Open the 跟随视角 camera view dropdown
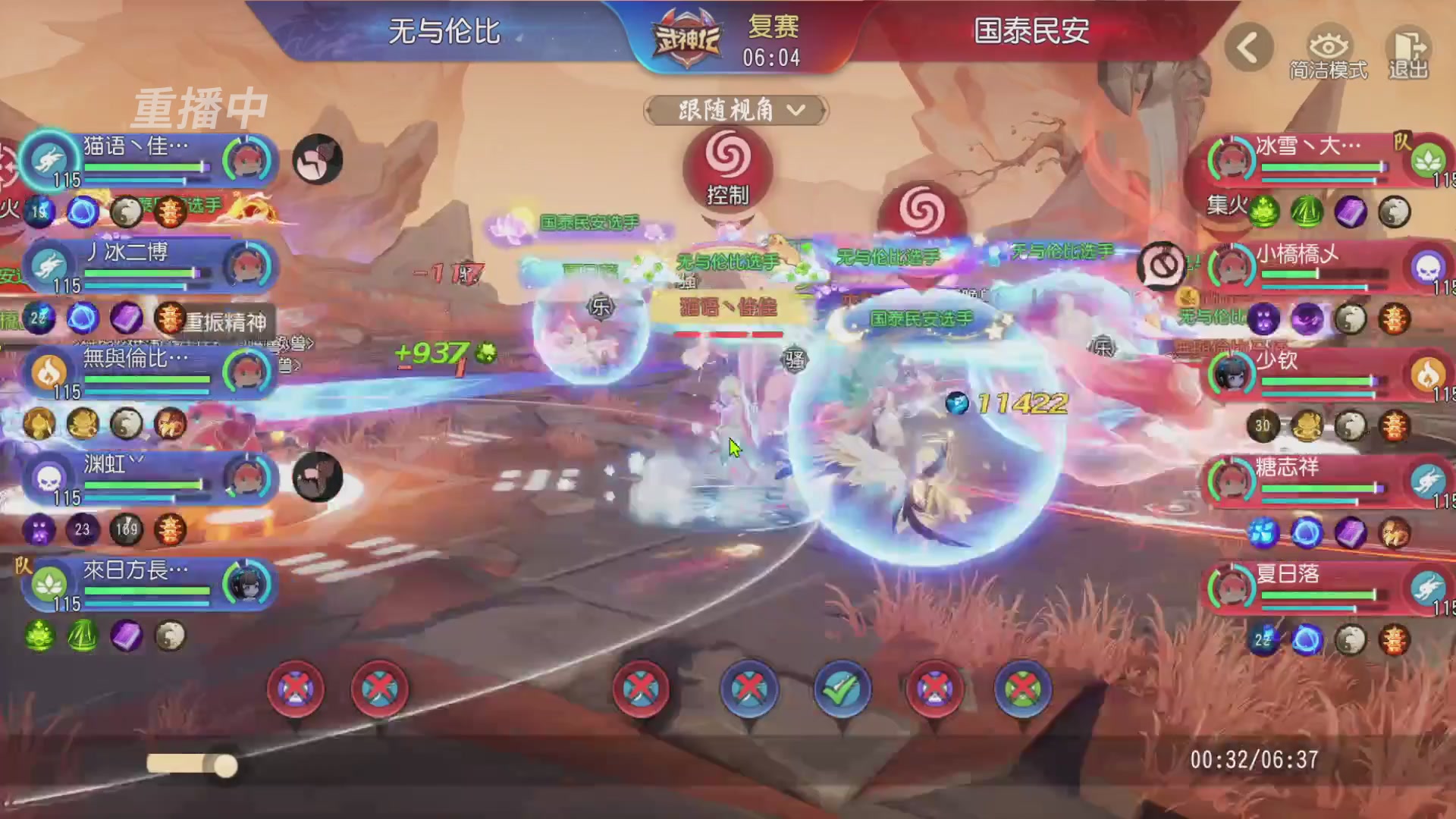The height and width of the screenshot is (819, 1456). [733, 111]
